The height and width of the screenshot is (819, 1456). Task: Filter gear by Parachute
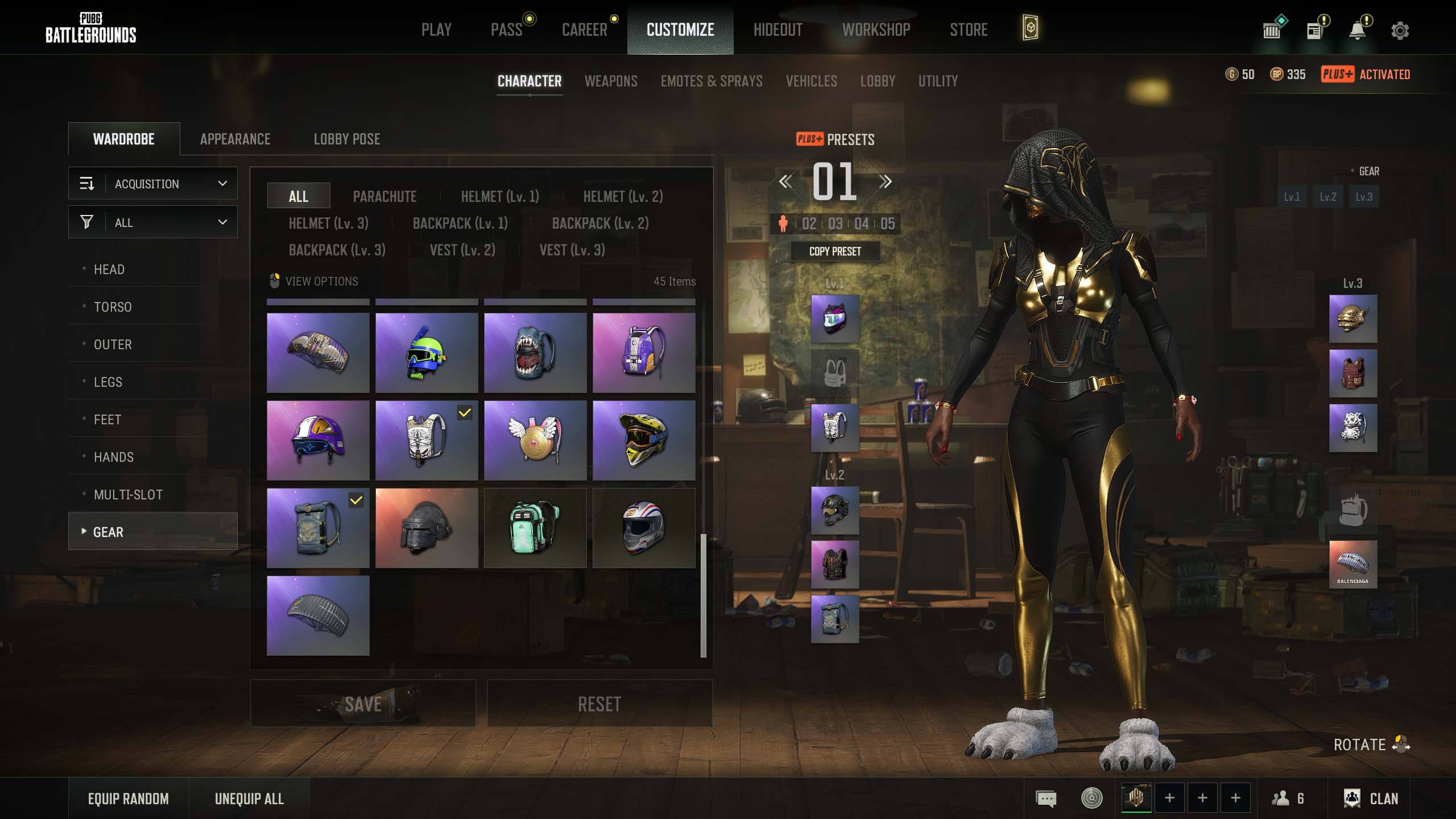(x=384, y=197)
